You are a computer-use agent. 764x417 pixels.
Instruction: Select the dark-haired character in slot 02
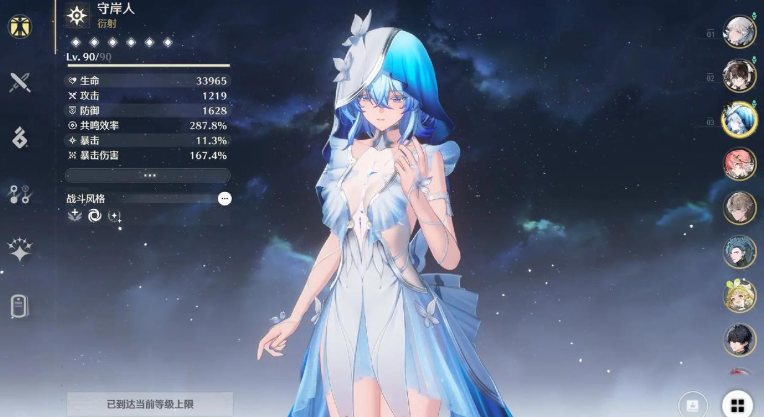point(739,75)
